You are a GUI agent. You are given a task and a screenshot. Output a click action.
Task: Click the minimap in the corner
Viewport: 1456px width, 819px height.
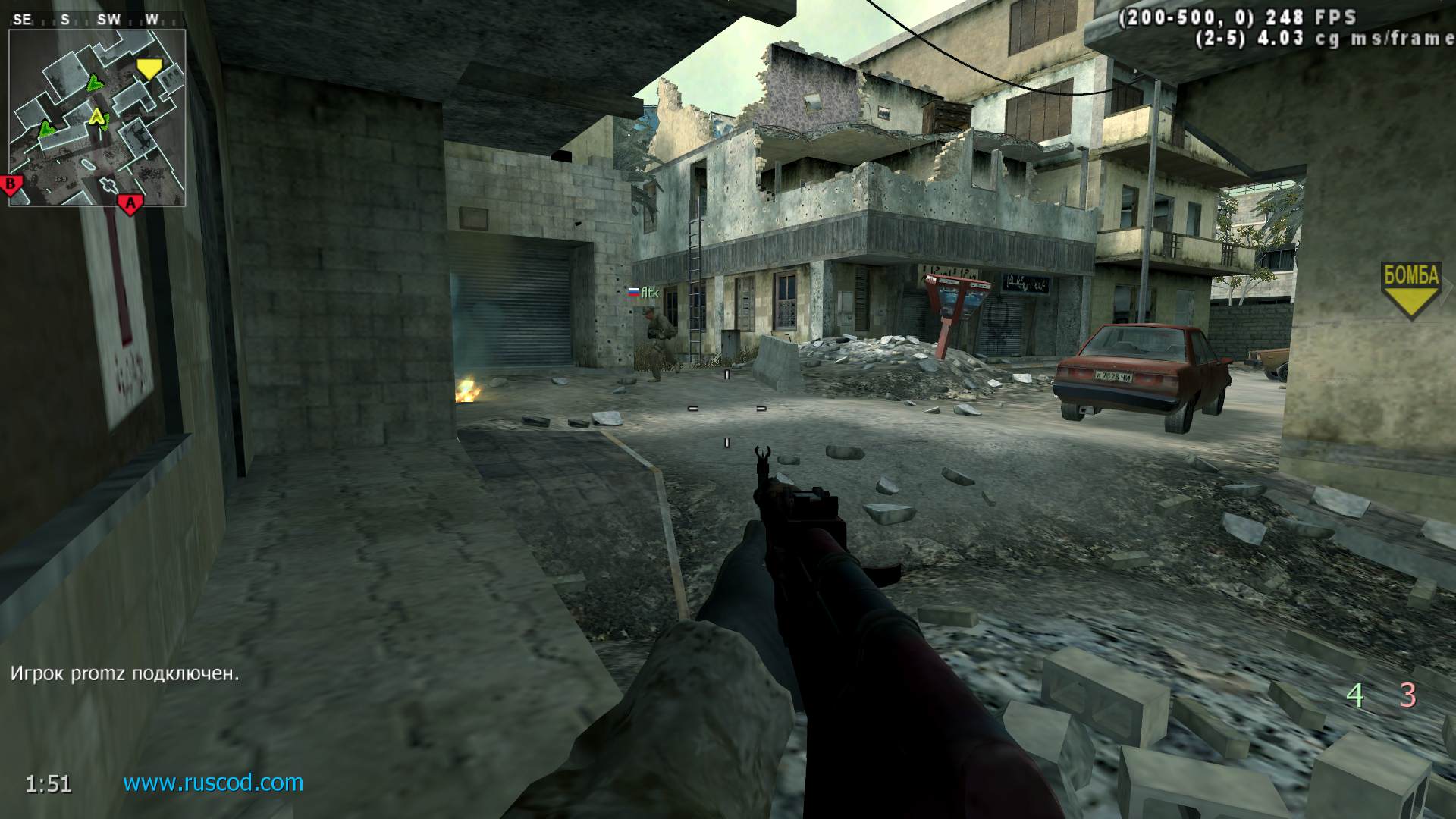pos(97,118)
